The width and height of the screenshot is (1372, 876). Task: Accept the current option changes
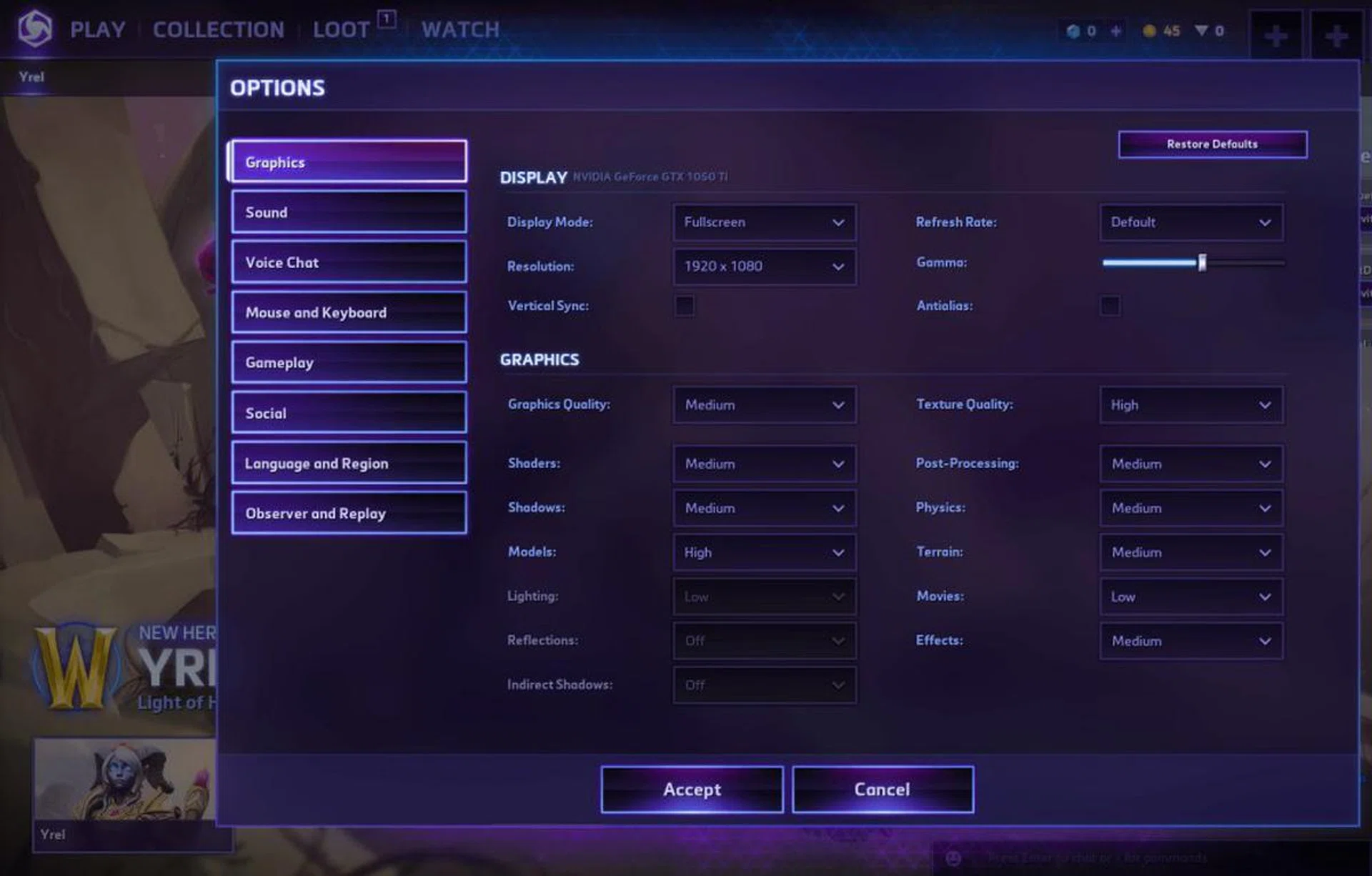coord(691,790)
